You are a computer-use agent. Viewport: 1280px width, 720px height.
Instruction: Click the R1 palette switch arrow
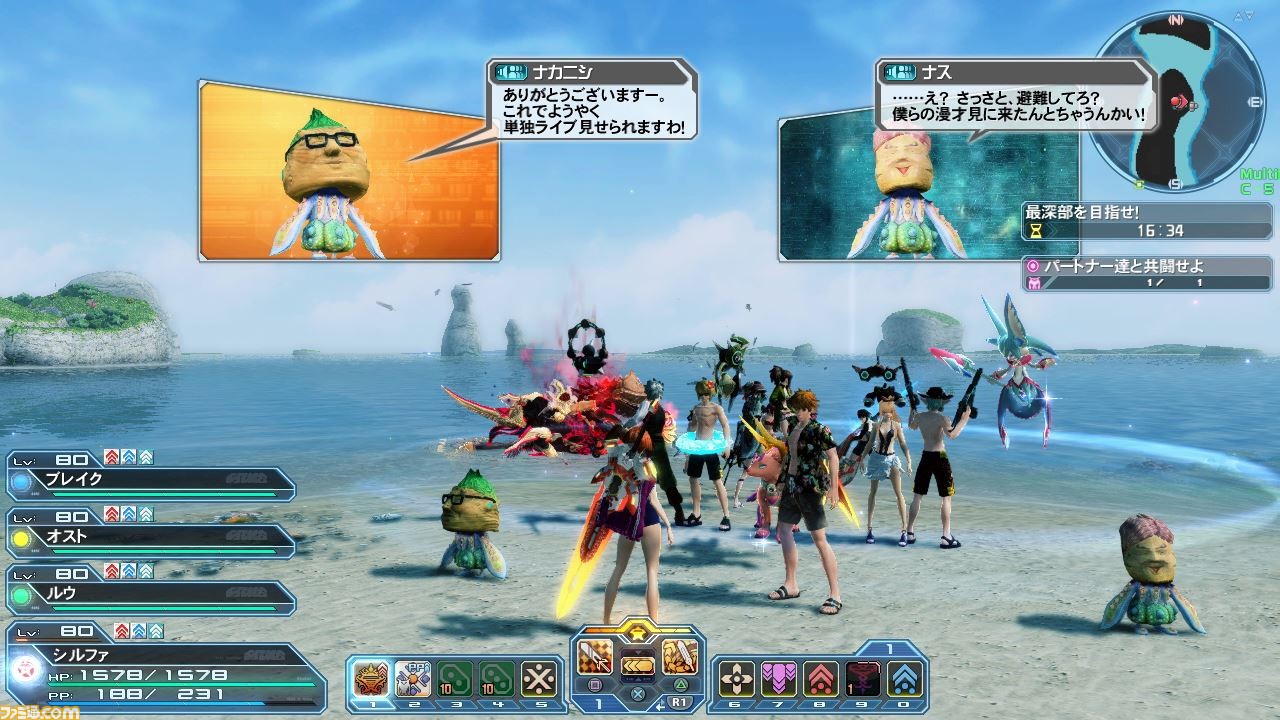tap(679, 702)
